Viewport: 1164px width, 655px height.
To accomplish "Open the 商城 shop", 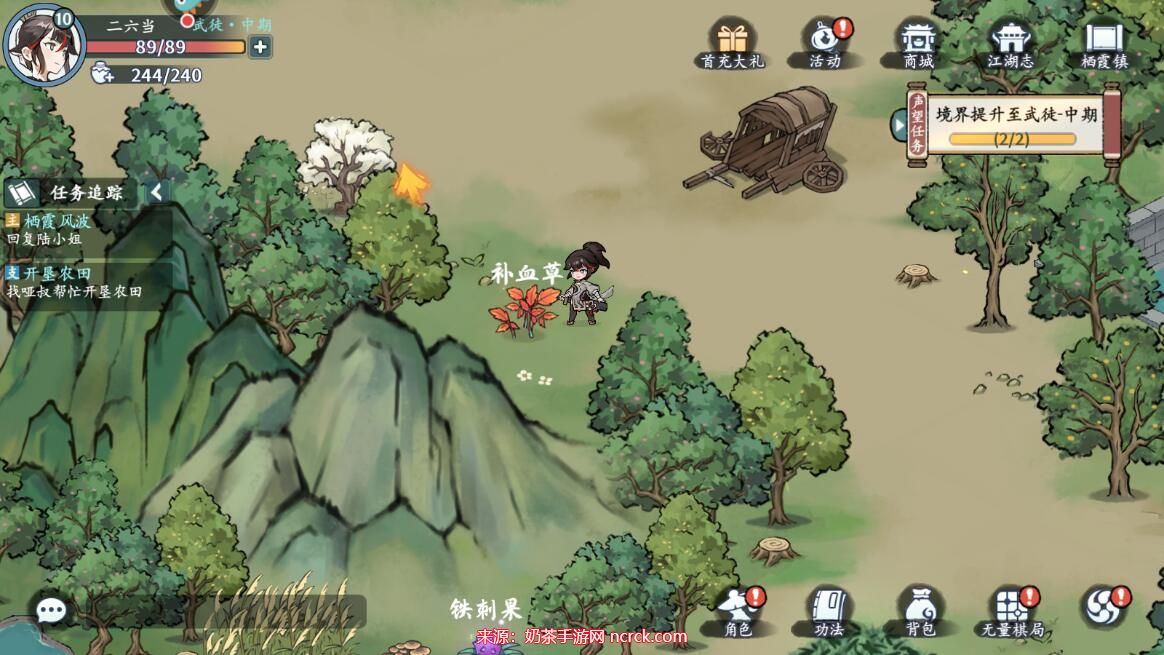I will point(917,45).
